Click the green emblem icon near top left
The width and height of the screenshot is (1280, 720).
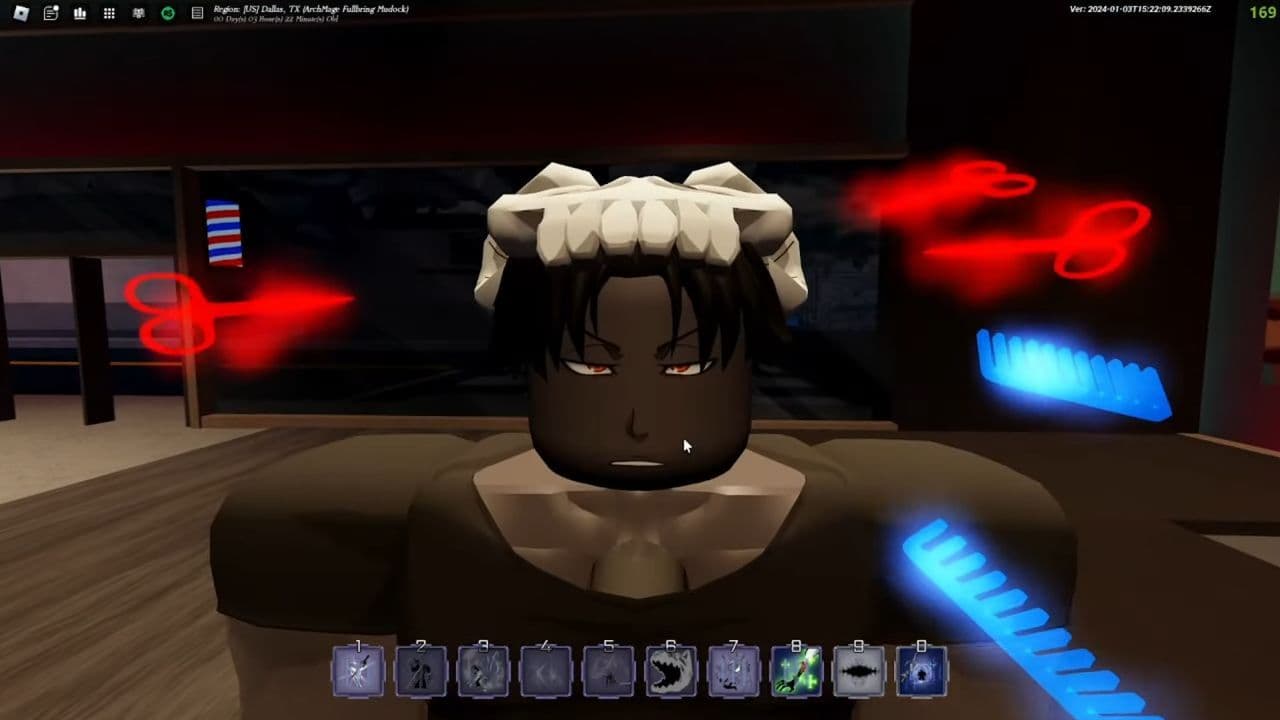point(167,13)
